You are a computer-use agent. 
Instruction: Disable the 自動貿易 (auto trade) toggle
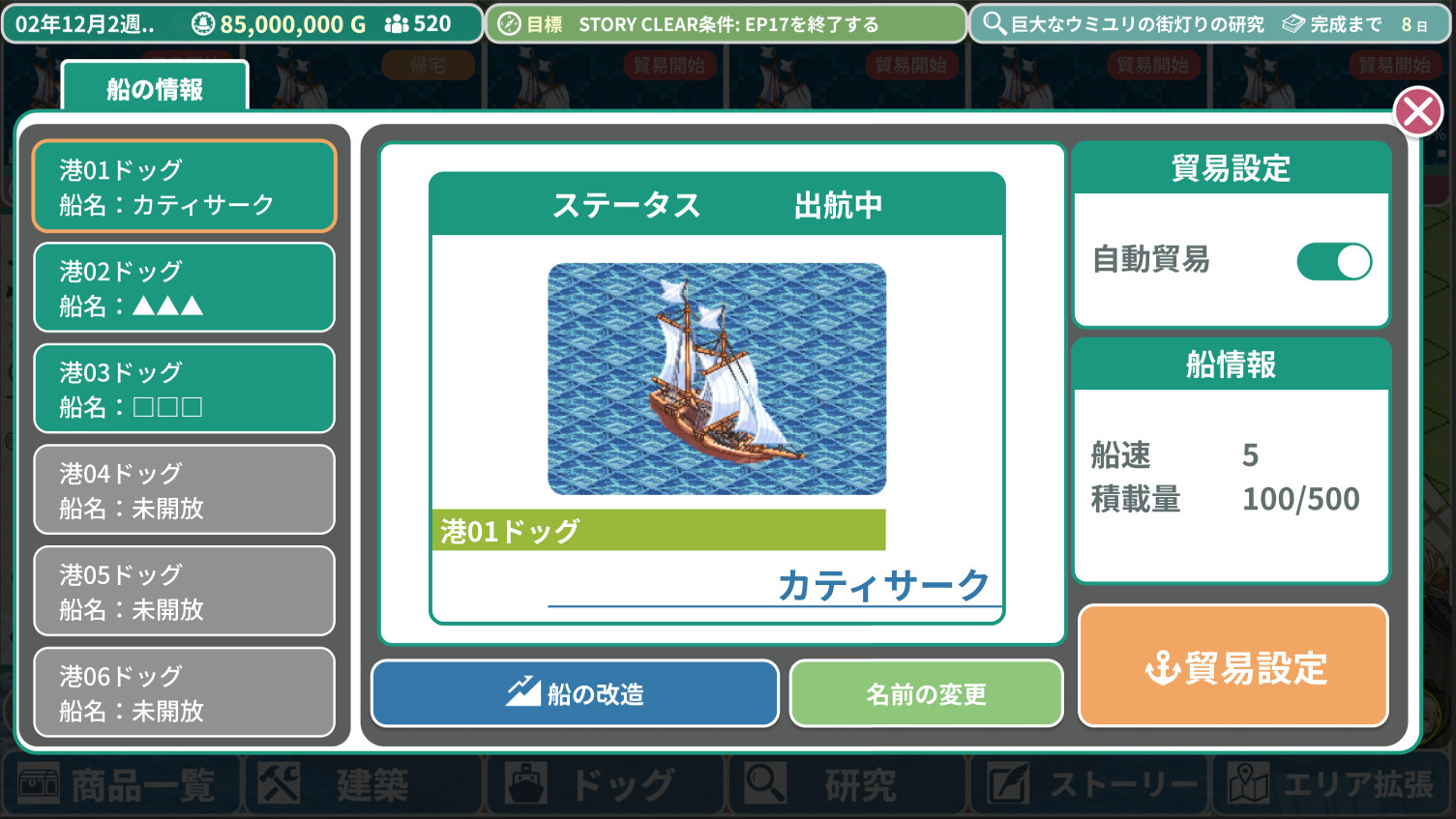click(1334, 261)
